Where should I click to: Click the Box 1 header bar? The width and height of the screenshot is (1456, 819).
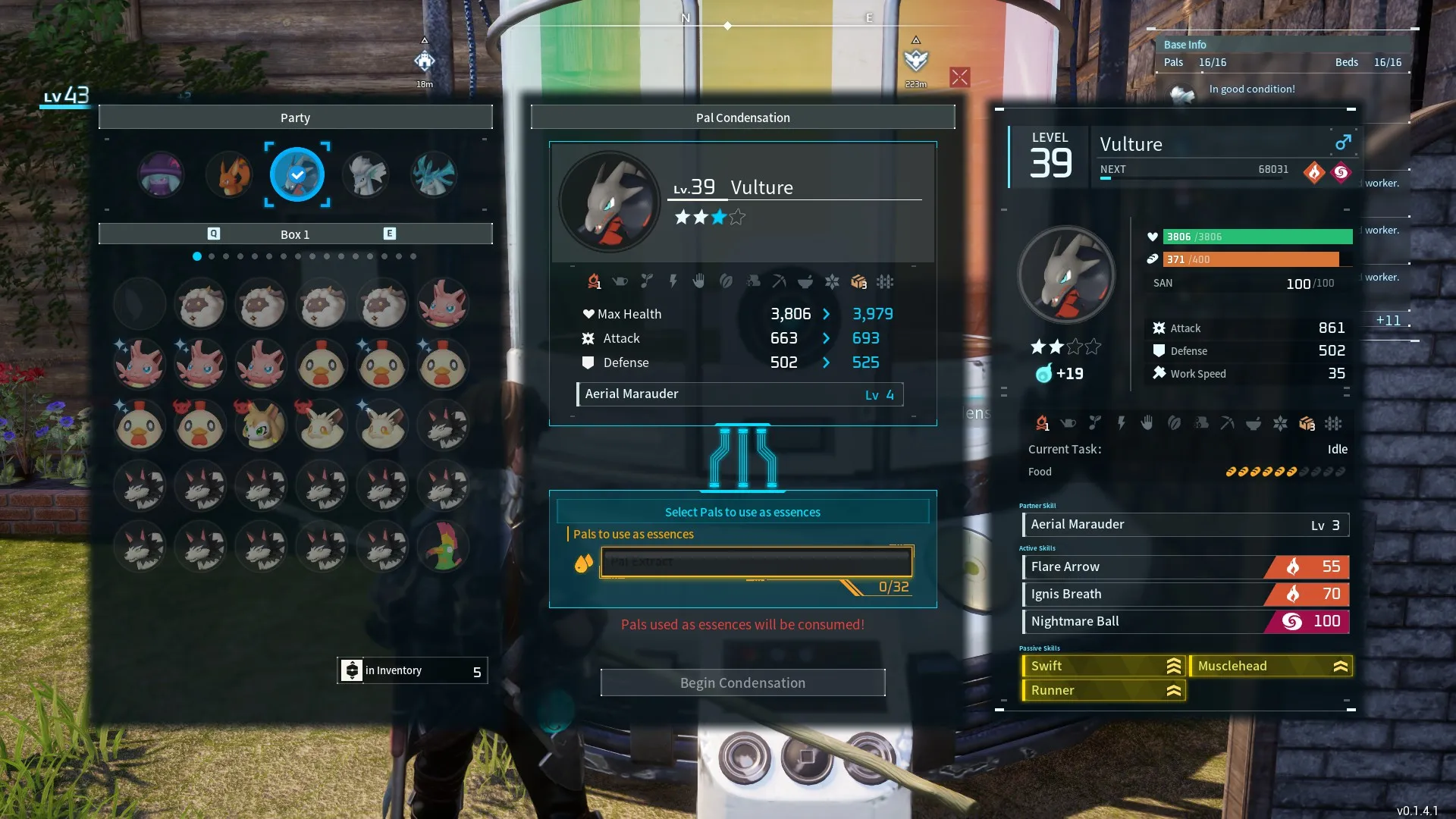(295, 234)
